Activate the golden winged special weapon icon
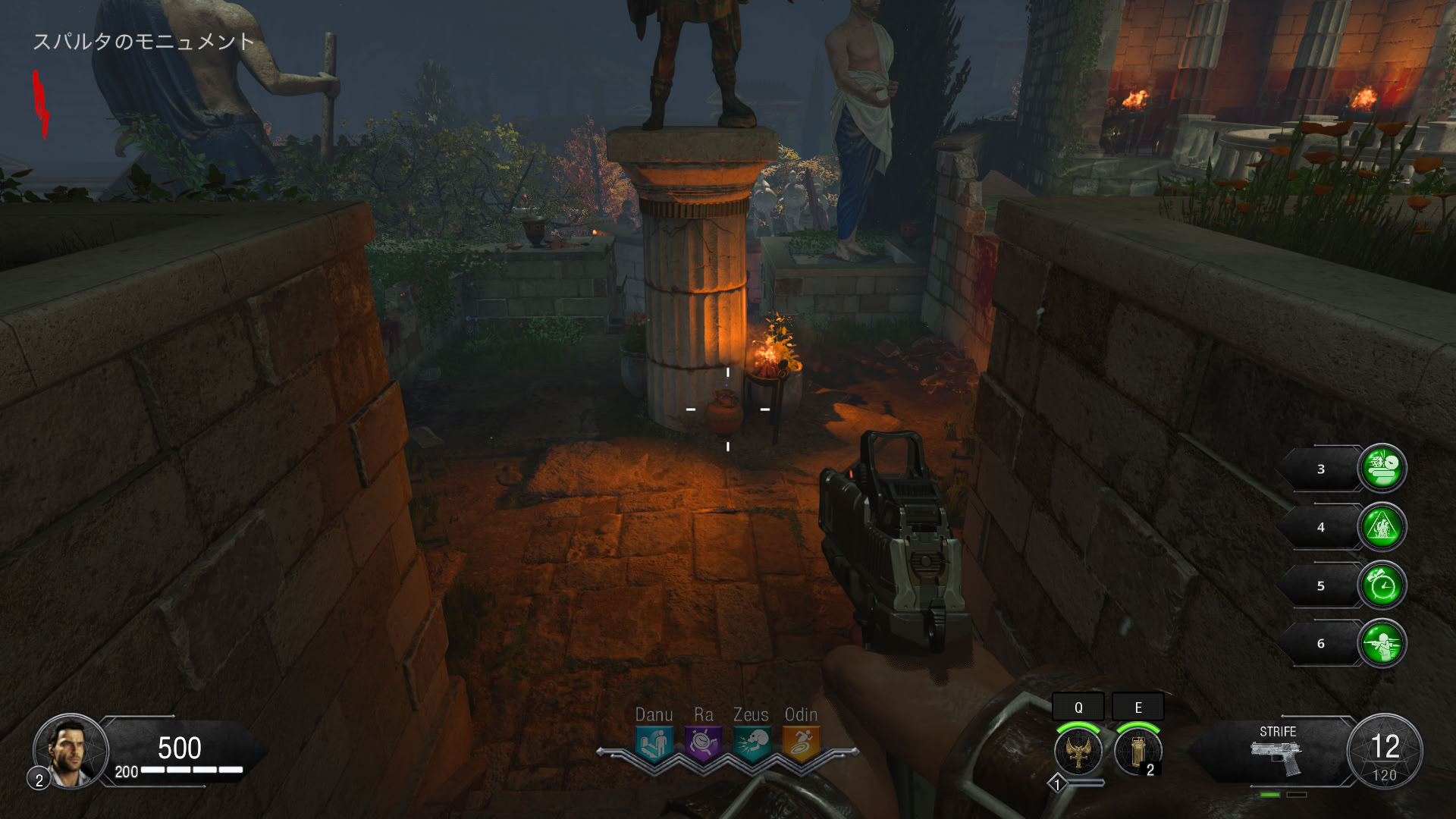This screenshot has height=819, width=1456. tap(1078, 751)
